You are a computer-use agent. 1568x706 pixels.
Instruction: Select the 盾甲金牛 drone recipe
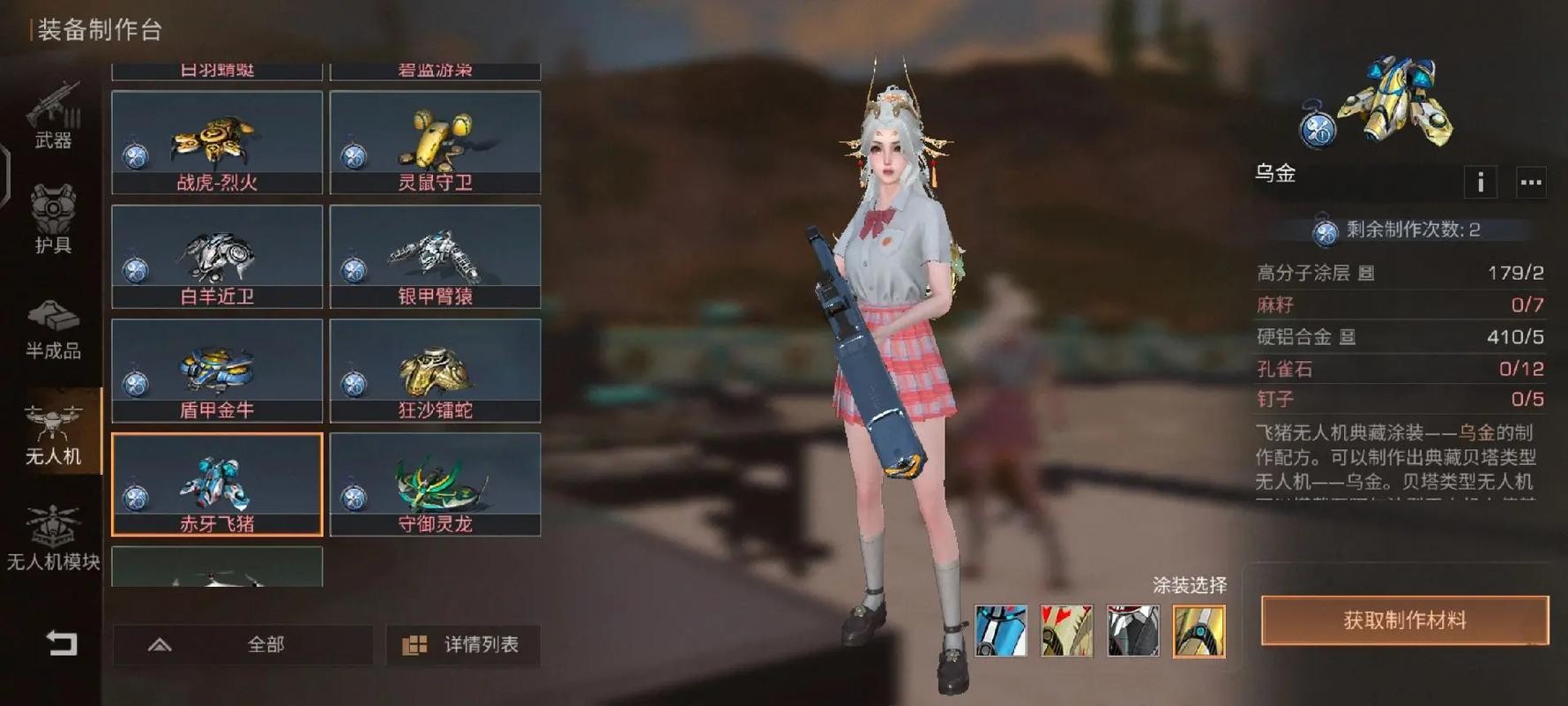[217, 370]
